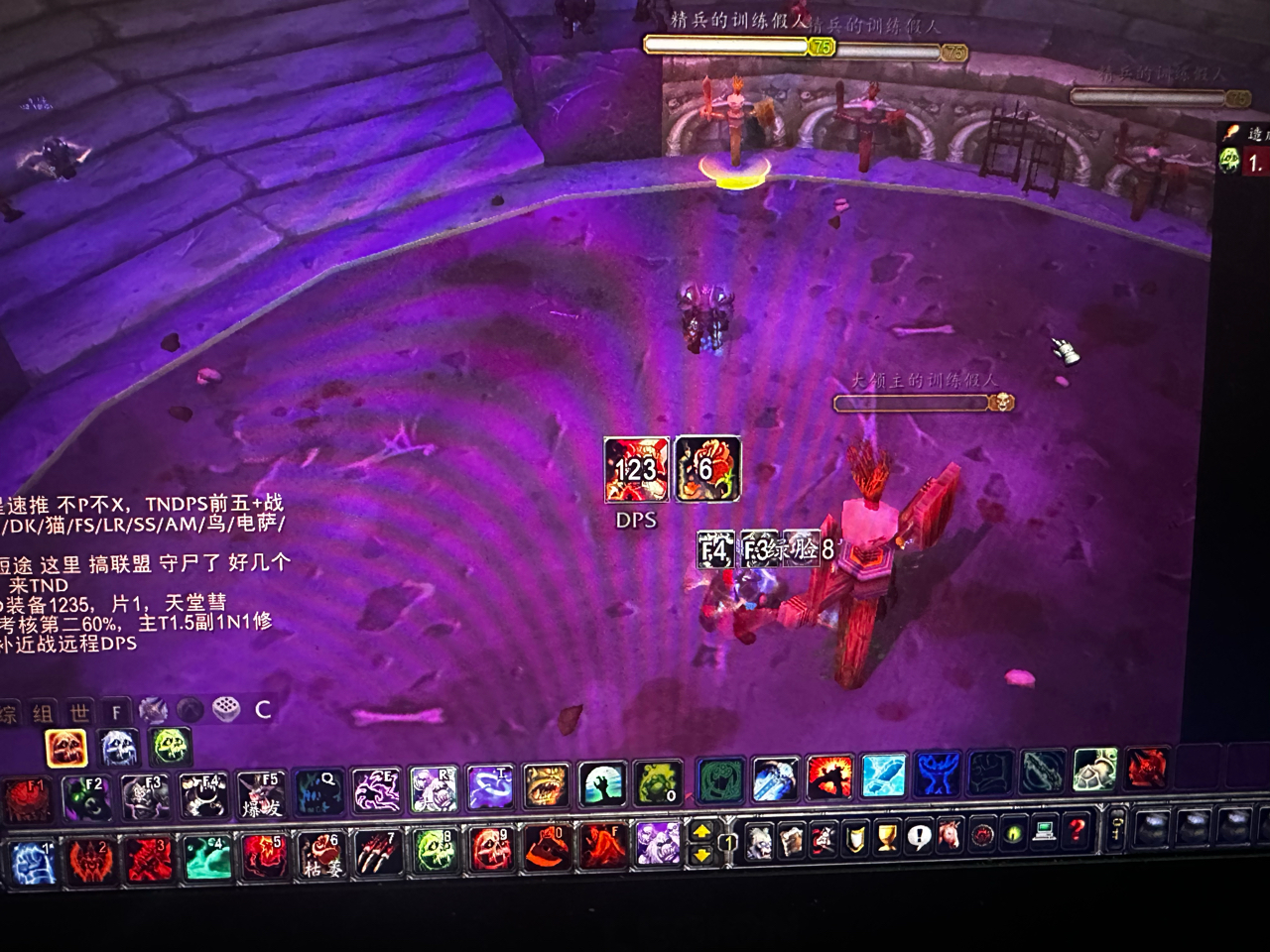Switch to the 世 chat tab
The image size is (1270, 952).
click(x=79, y=710)
